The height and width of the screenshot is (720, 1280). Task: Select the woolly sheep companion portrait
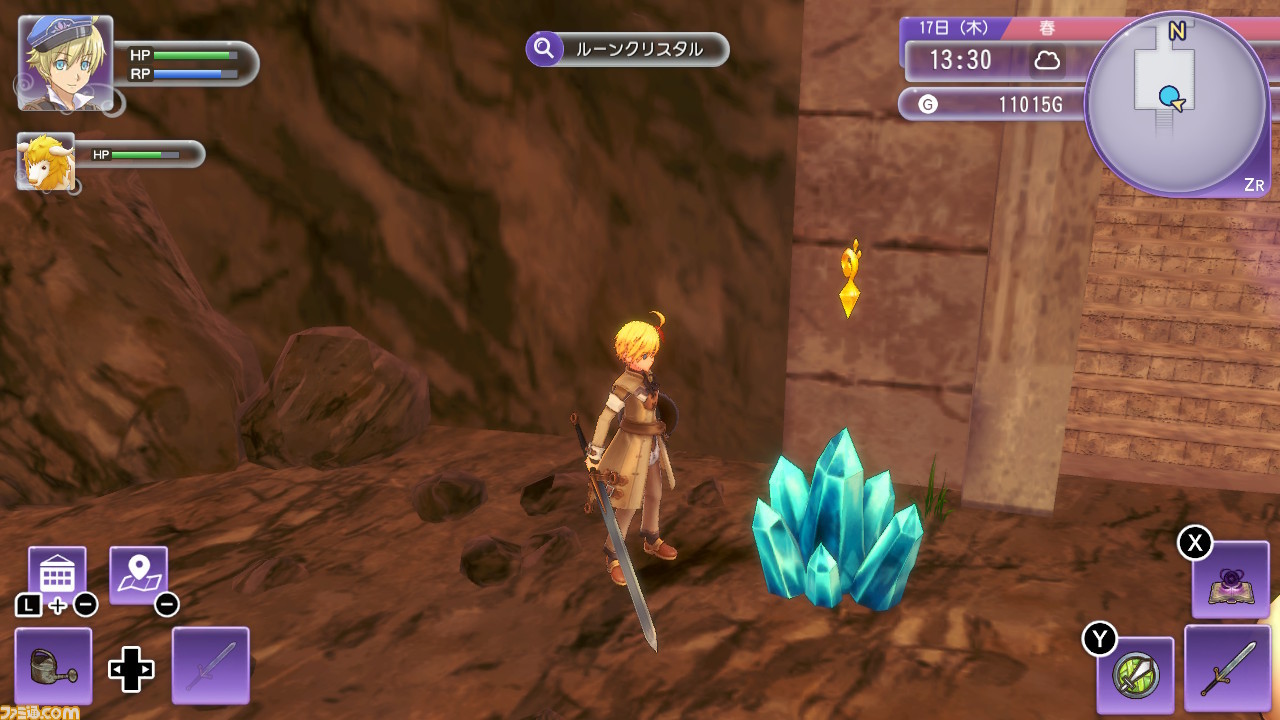(x=46, y=160)
